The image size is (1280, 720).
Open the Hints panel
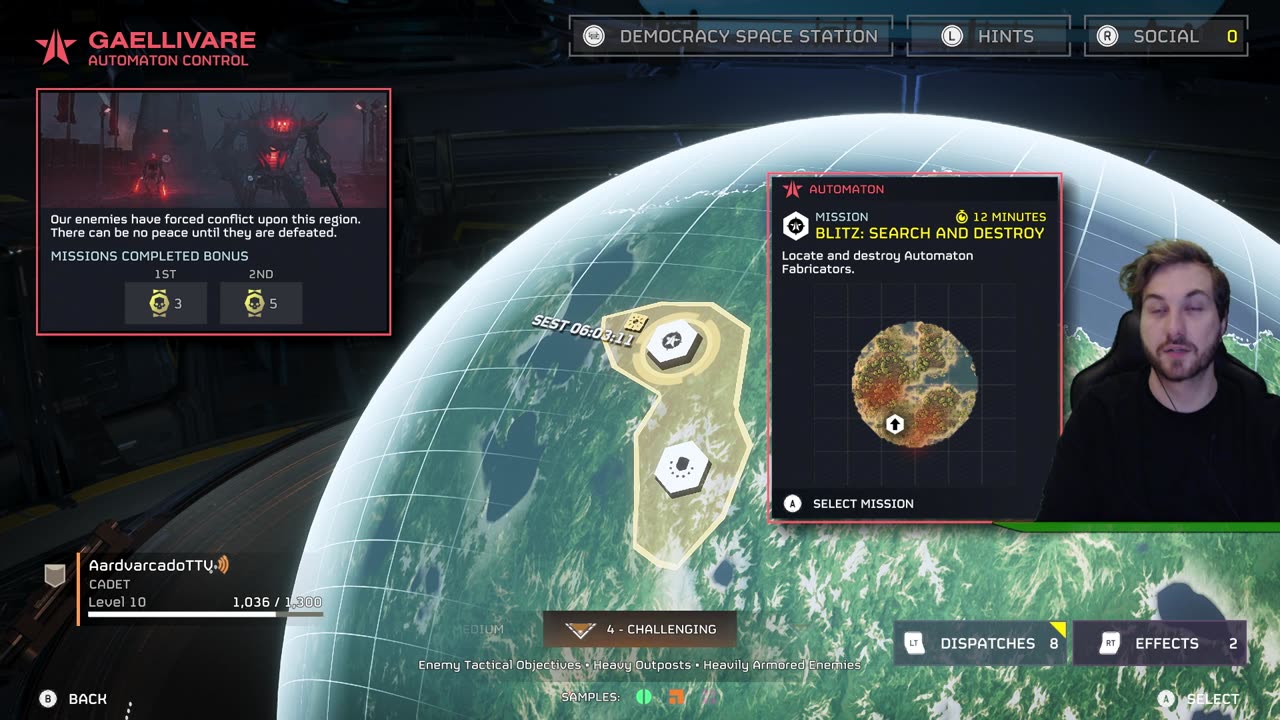988,37
